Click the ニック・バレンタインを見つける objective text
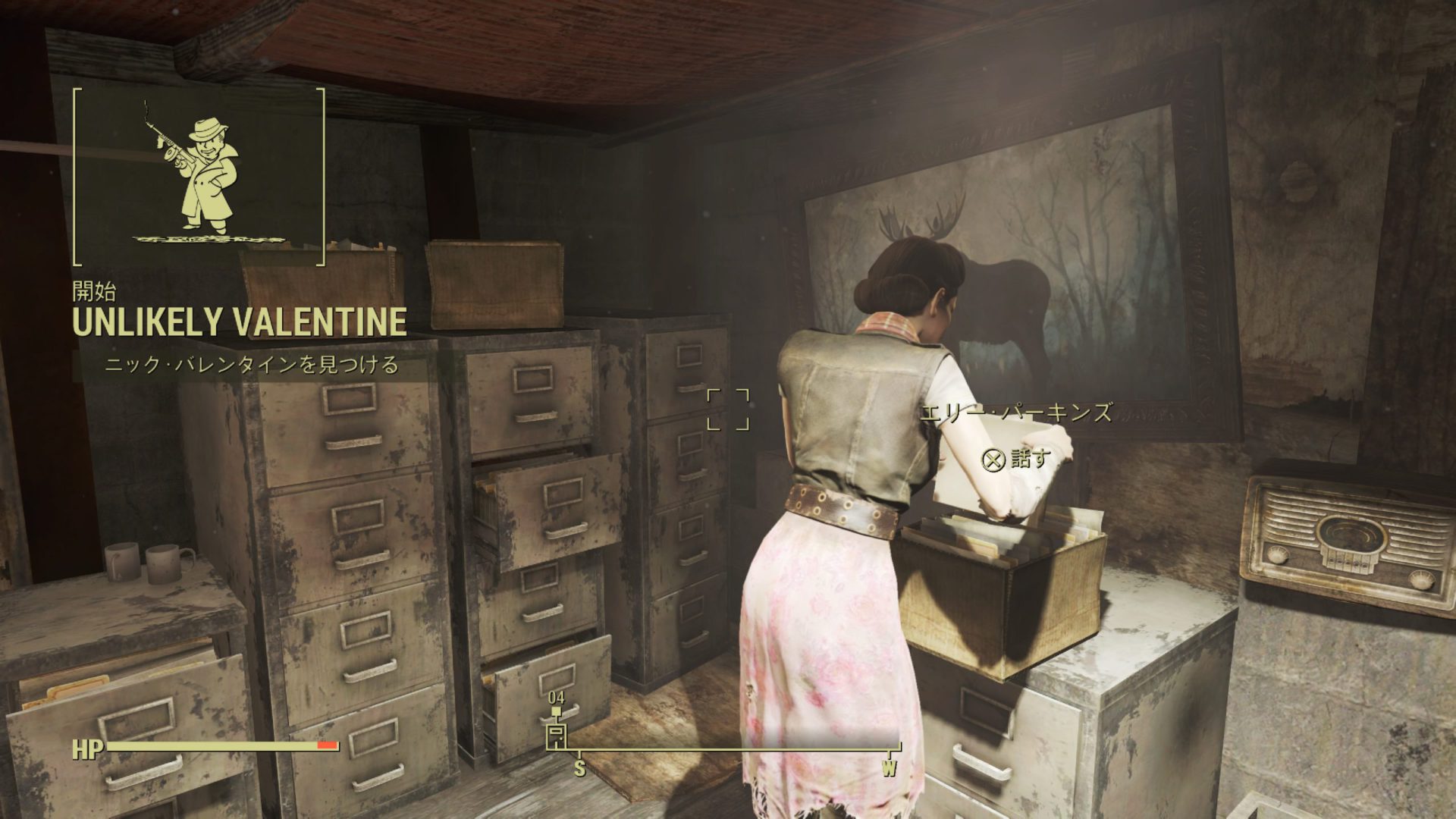The image size is (1456, 819). coord(251,366)
